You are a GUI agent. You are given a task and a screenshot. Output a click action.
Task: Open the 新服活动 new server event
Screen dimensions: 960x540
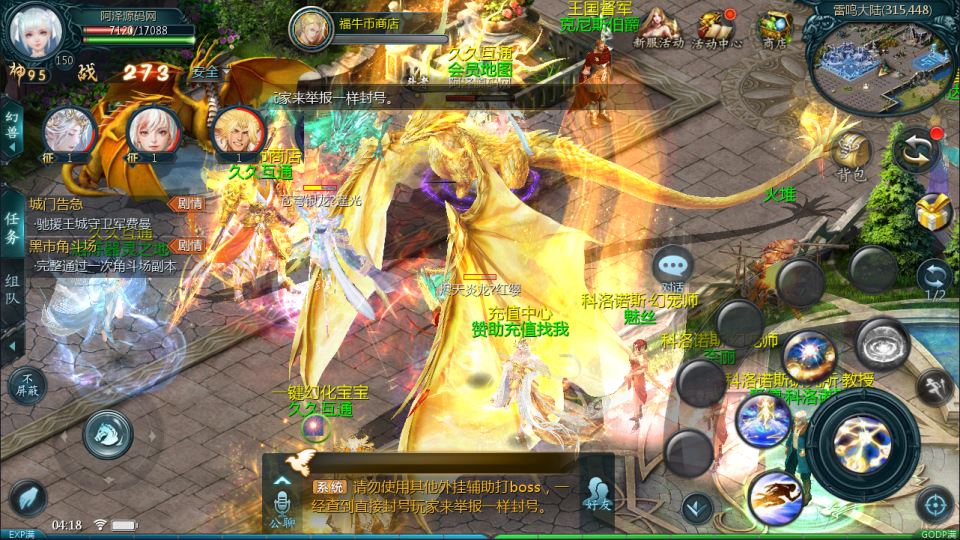658,28
